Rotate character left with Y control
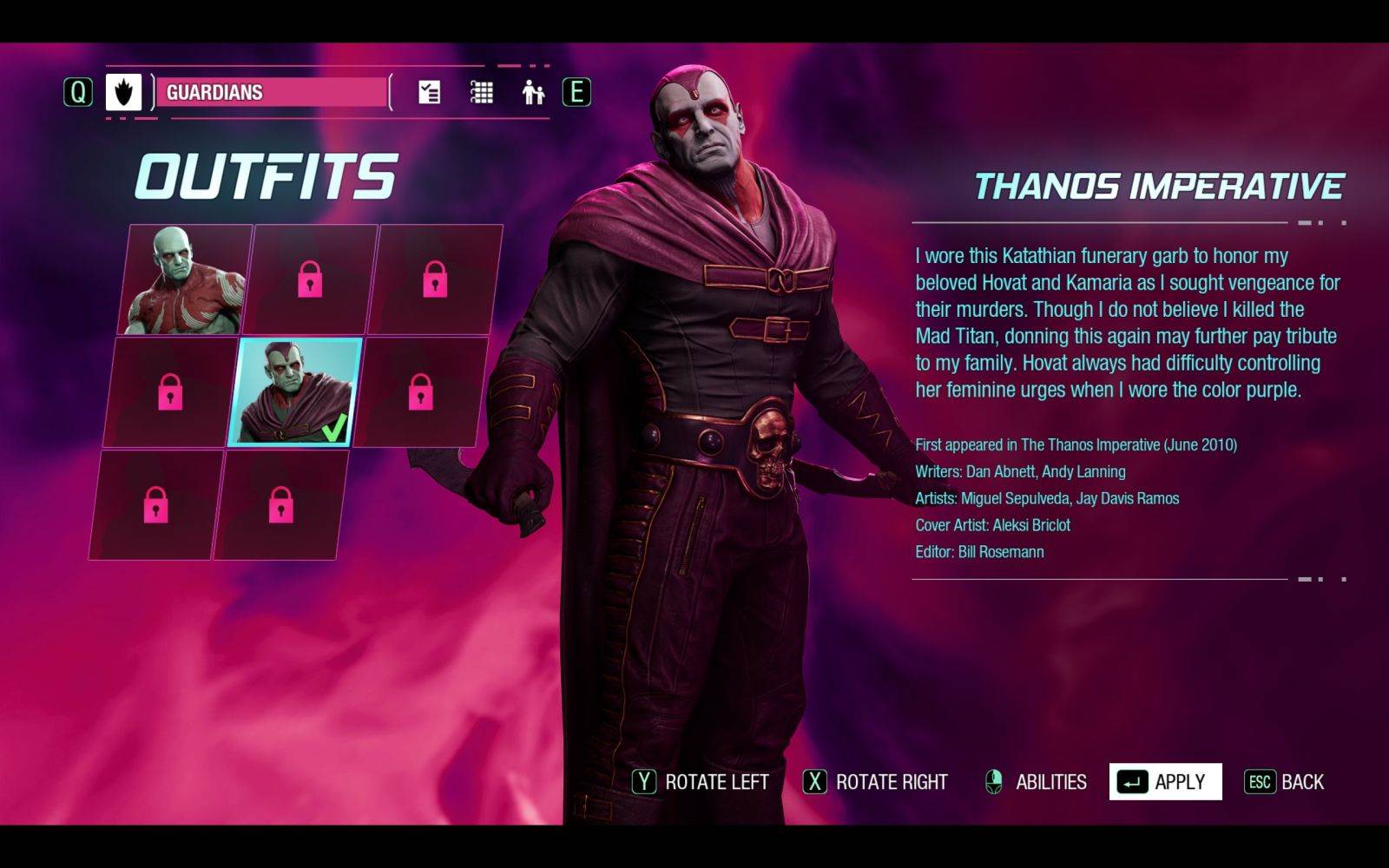Screen dimensions: 1389x868 tap(644, 781)
